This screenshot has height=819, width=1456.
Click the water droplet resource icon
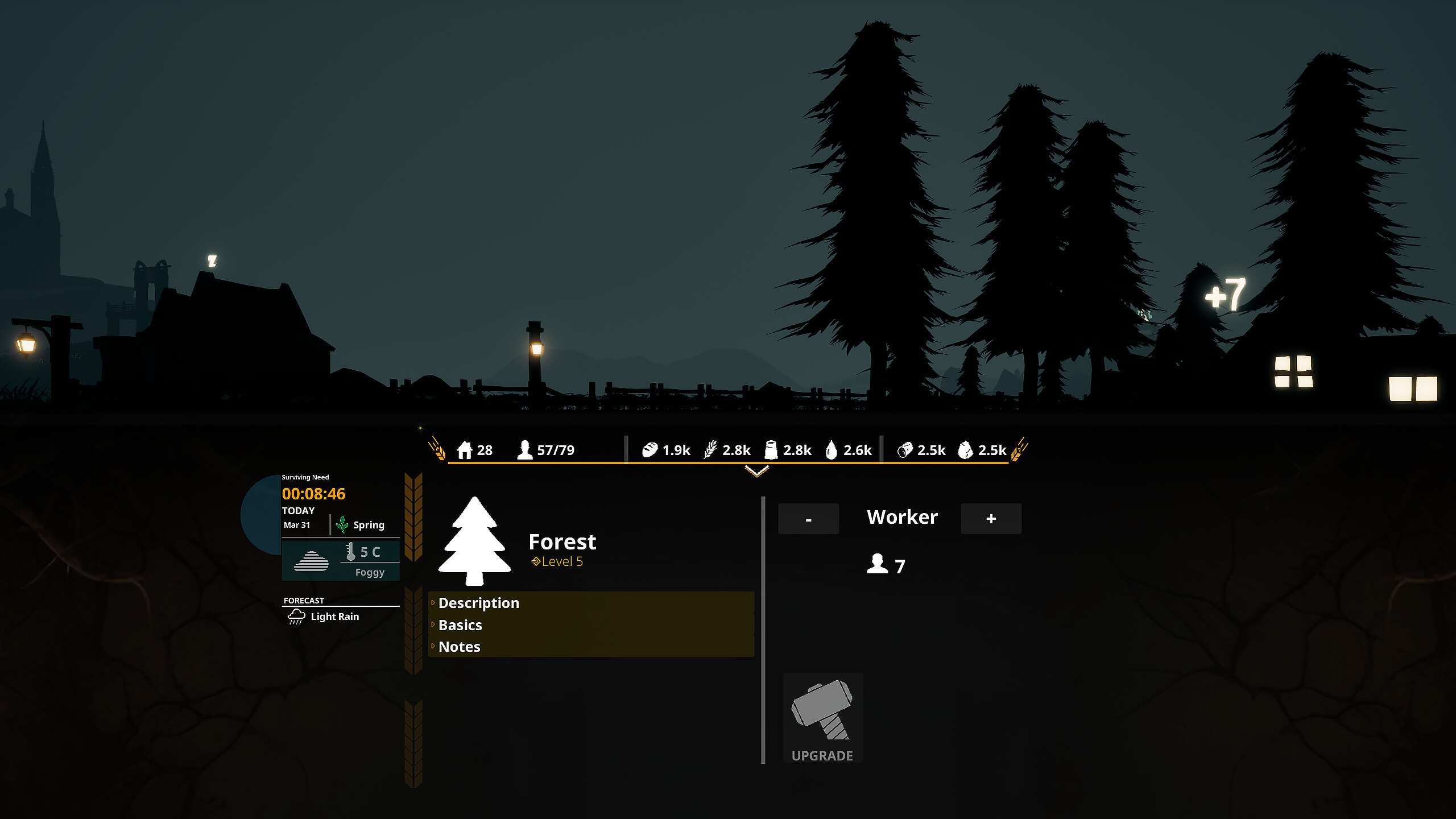(x=831, y=450)
